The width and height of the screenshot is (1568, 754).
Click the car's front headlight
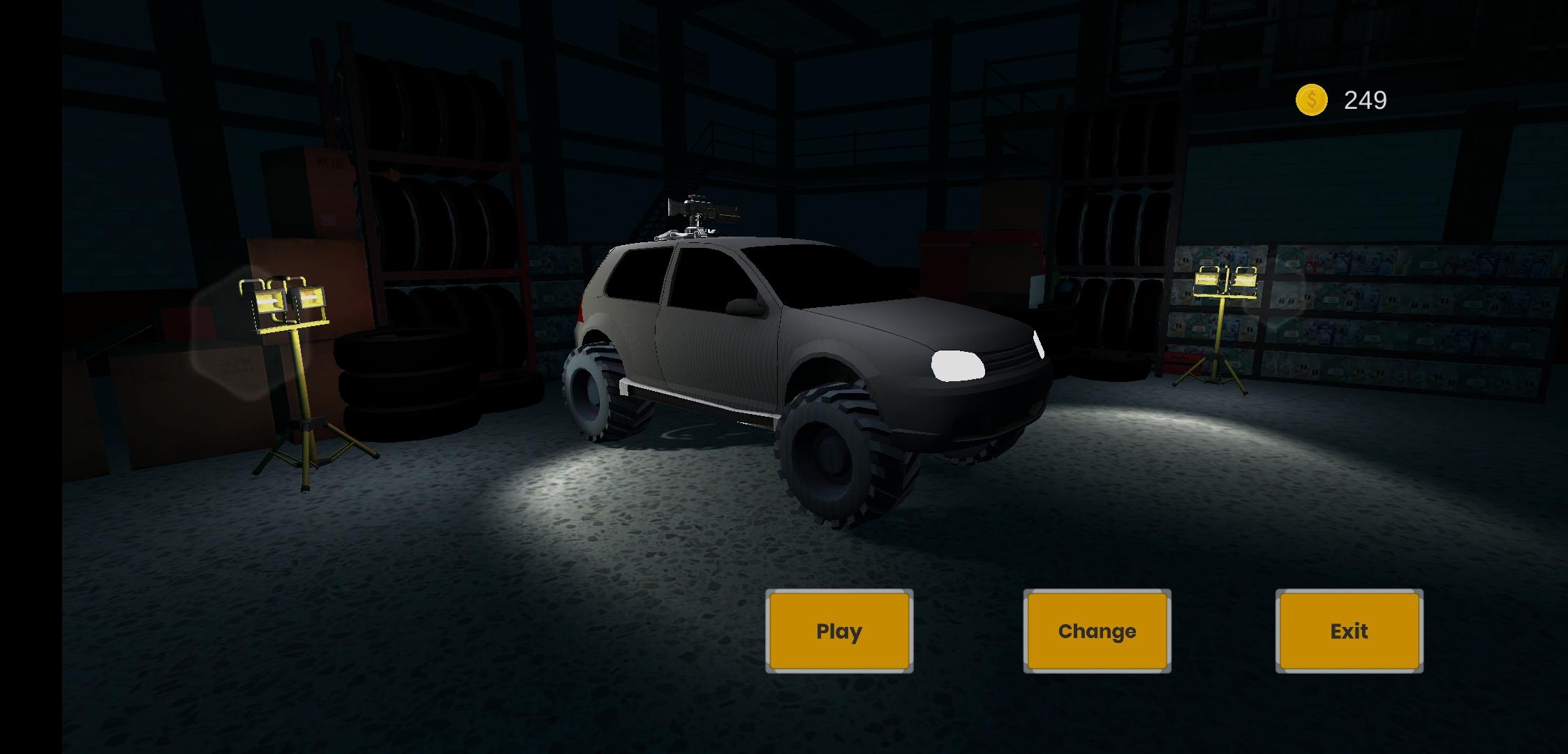coord(956,365)
